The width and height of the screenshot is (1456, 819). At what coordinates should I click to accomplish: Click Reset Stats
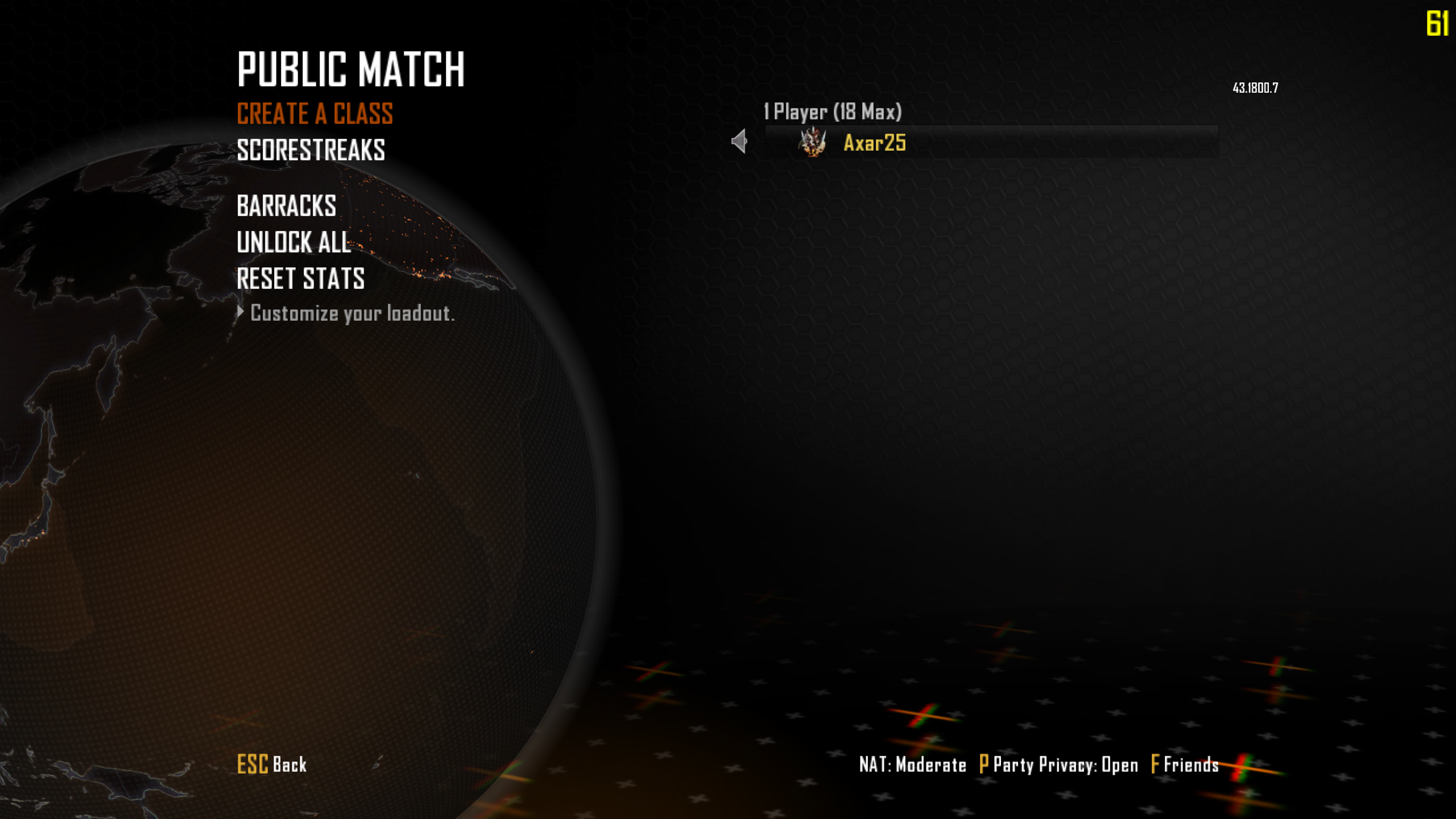(x=300, y=279)
